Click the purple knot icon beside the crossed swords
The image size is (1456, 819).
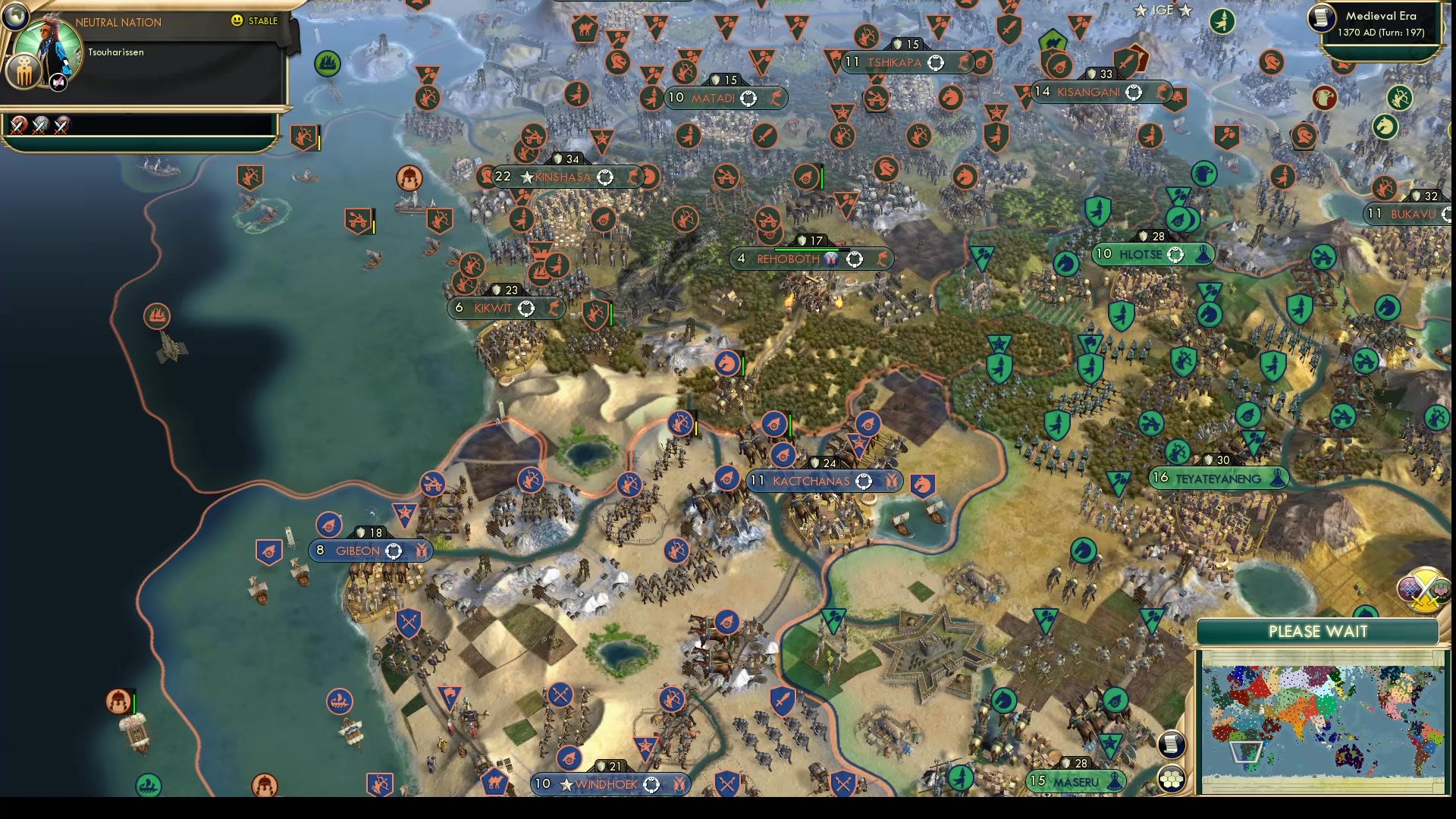point(1409,589)
